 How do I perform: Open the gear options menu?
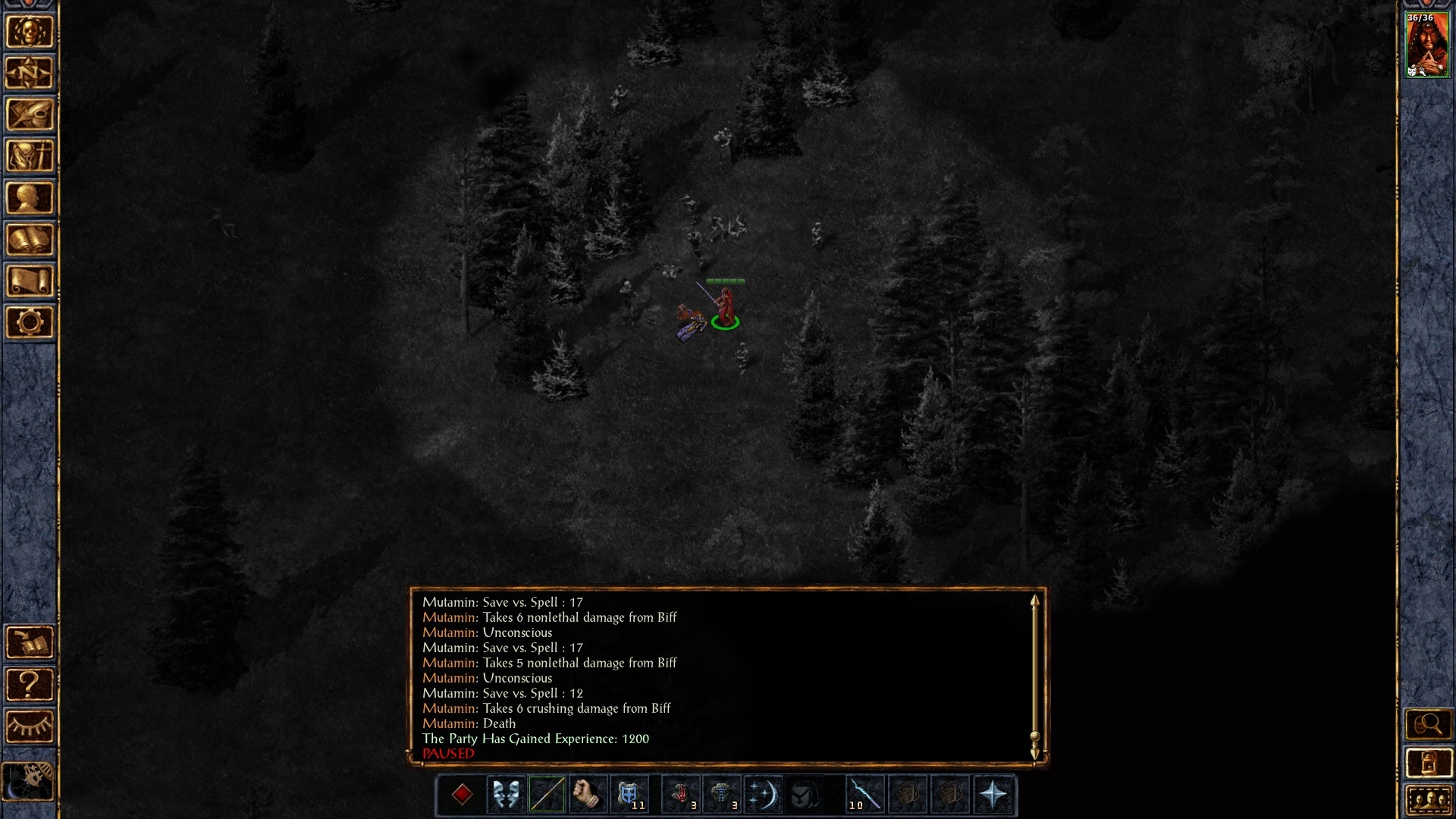[x=30, y=323]
